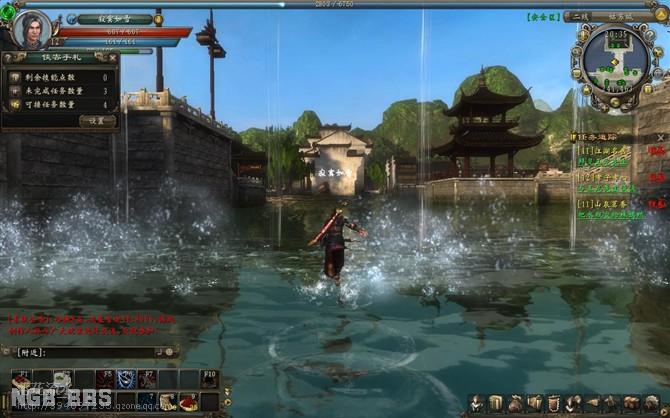Use the F10 hotbar slot
This screenshot has height=418, width=670.
(208, 379)
